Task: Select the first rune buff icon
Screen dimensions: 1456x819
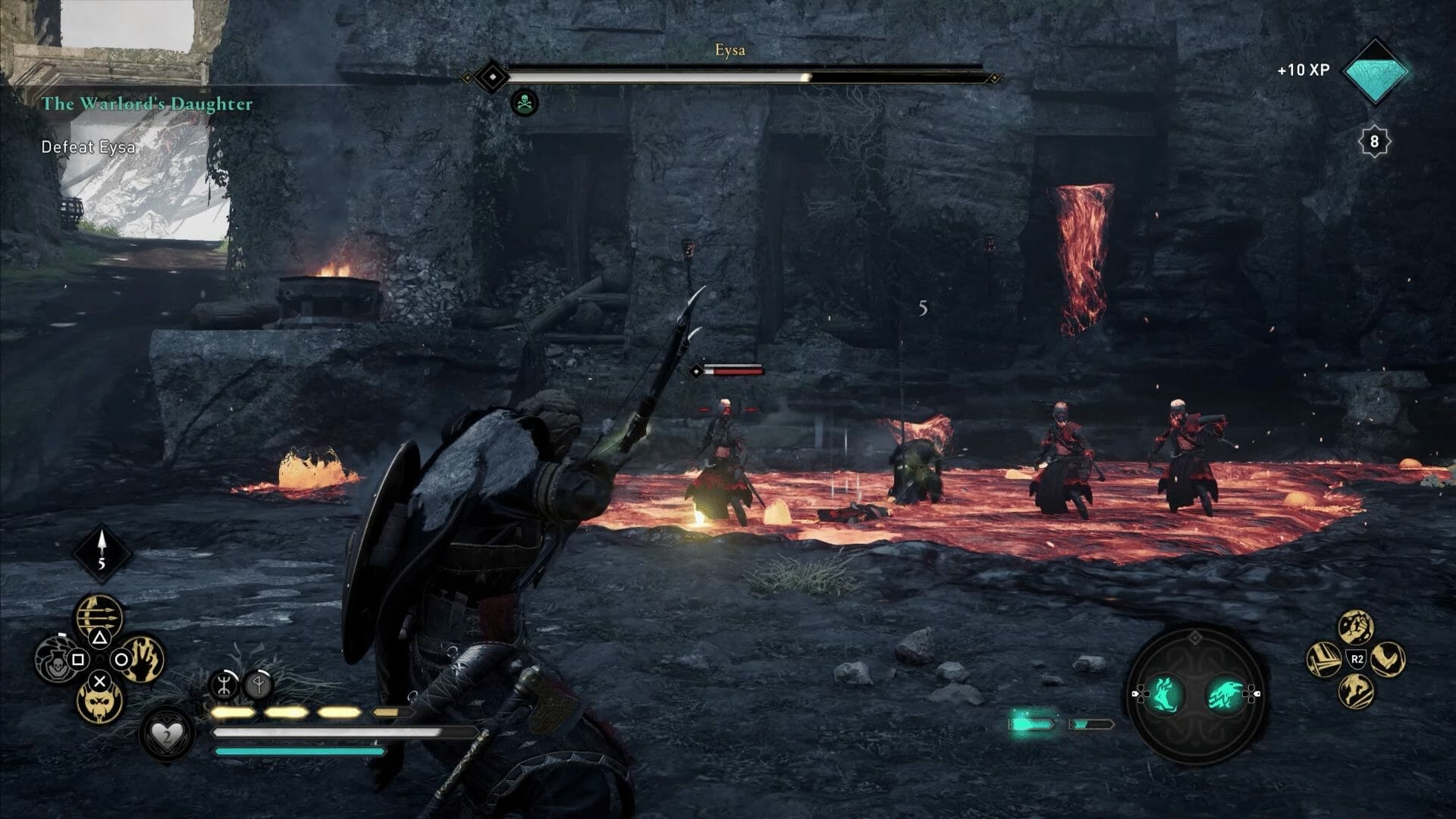Action: (x=224, y=685)
